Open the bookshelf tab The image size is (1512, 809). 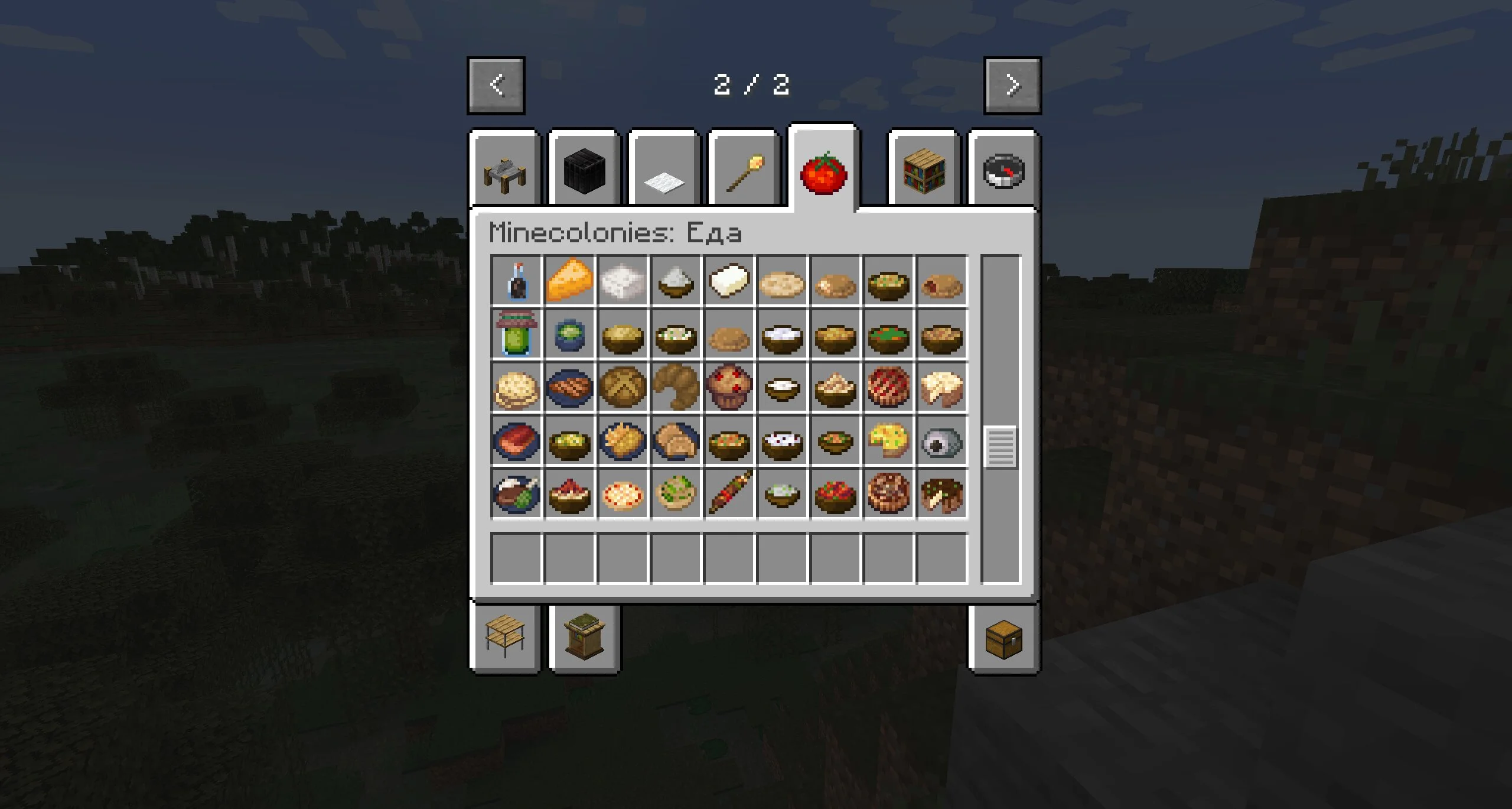point(924,171)
